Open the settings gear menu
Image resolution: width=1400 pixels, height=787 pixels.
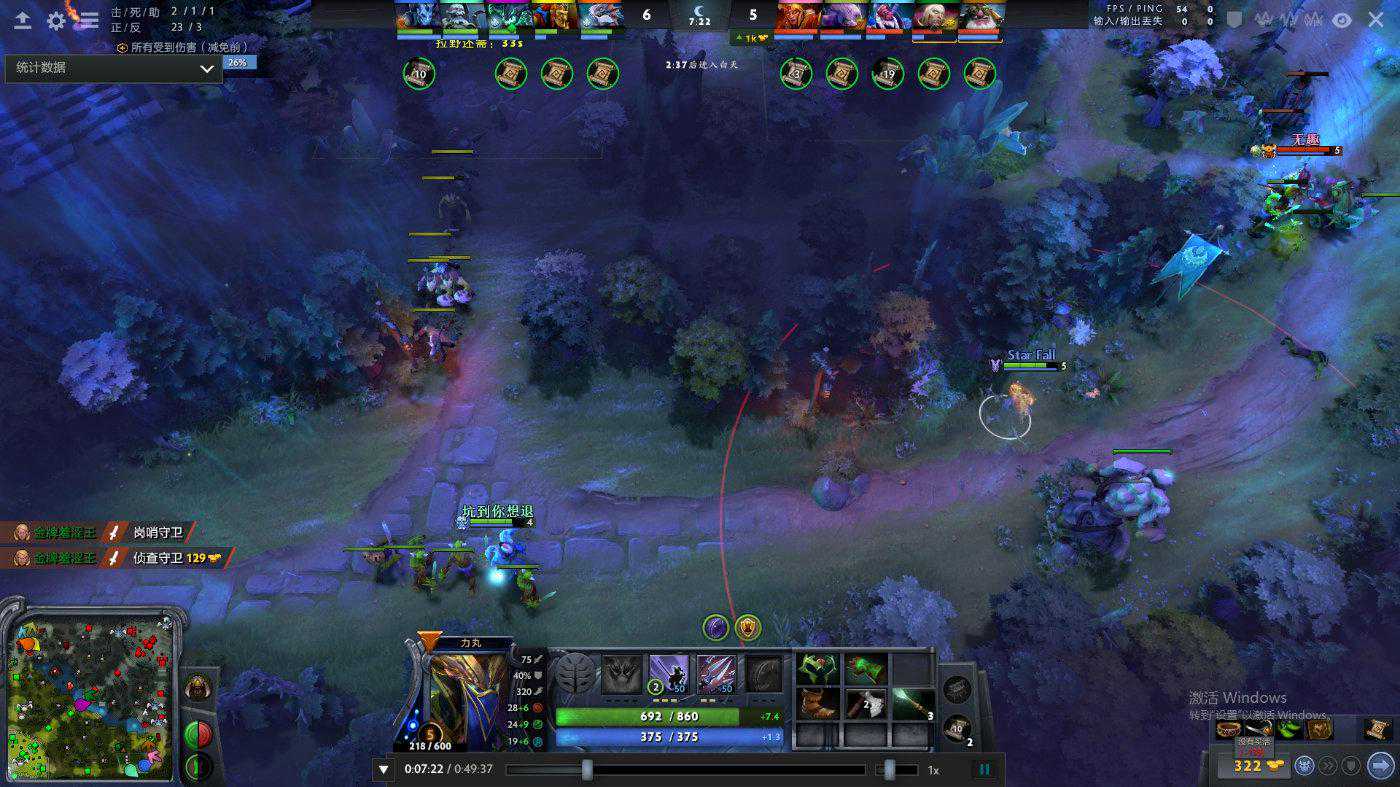[56, 19]
